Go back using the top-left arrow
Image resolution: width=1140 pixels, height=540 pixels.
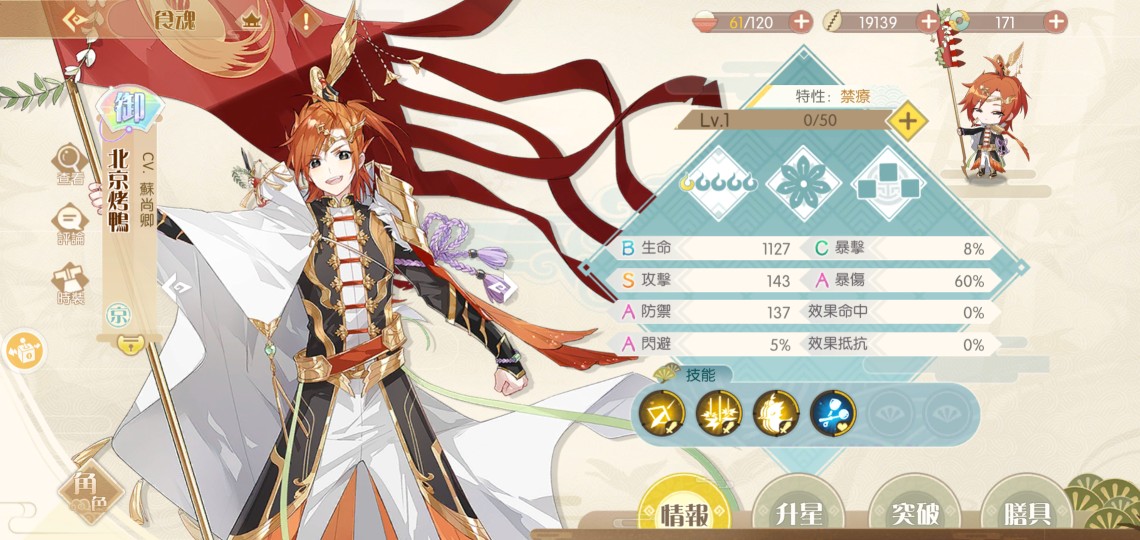(x=76, y=20)
